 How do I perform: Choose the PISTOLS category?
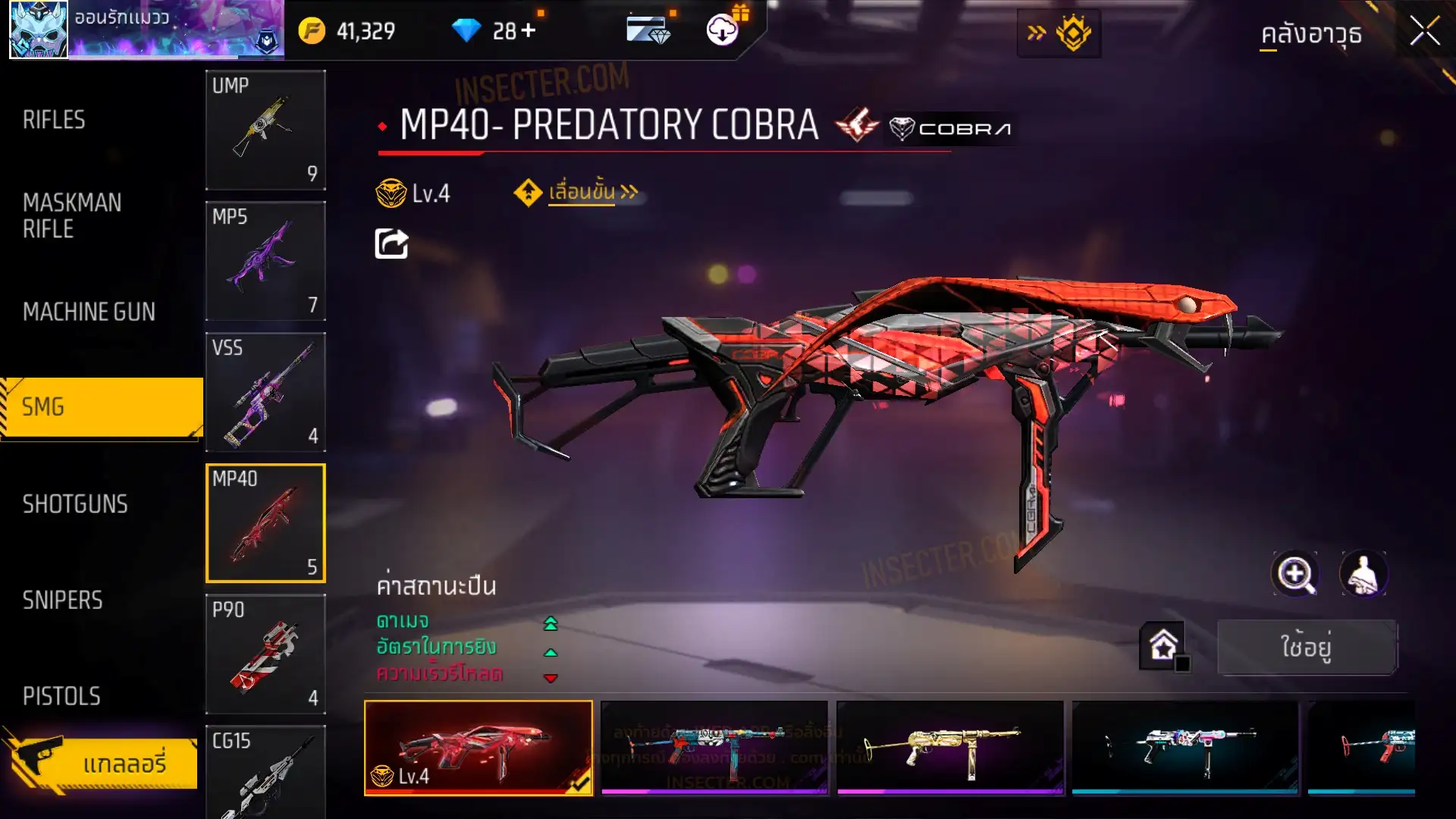coord(61,696)
